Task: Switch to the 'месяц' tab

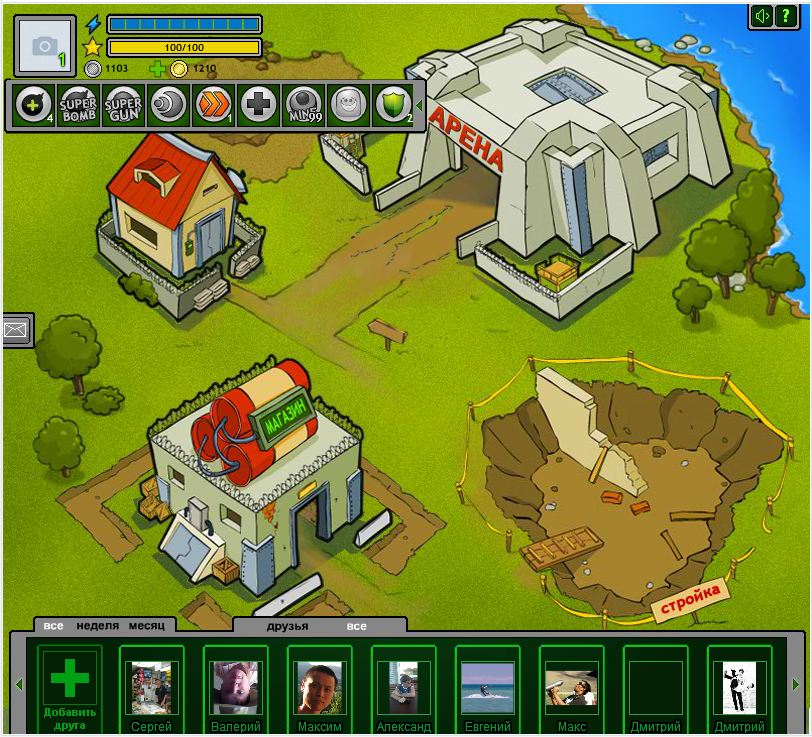Action: [146, 626]
